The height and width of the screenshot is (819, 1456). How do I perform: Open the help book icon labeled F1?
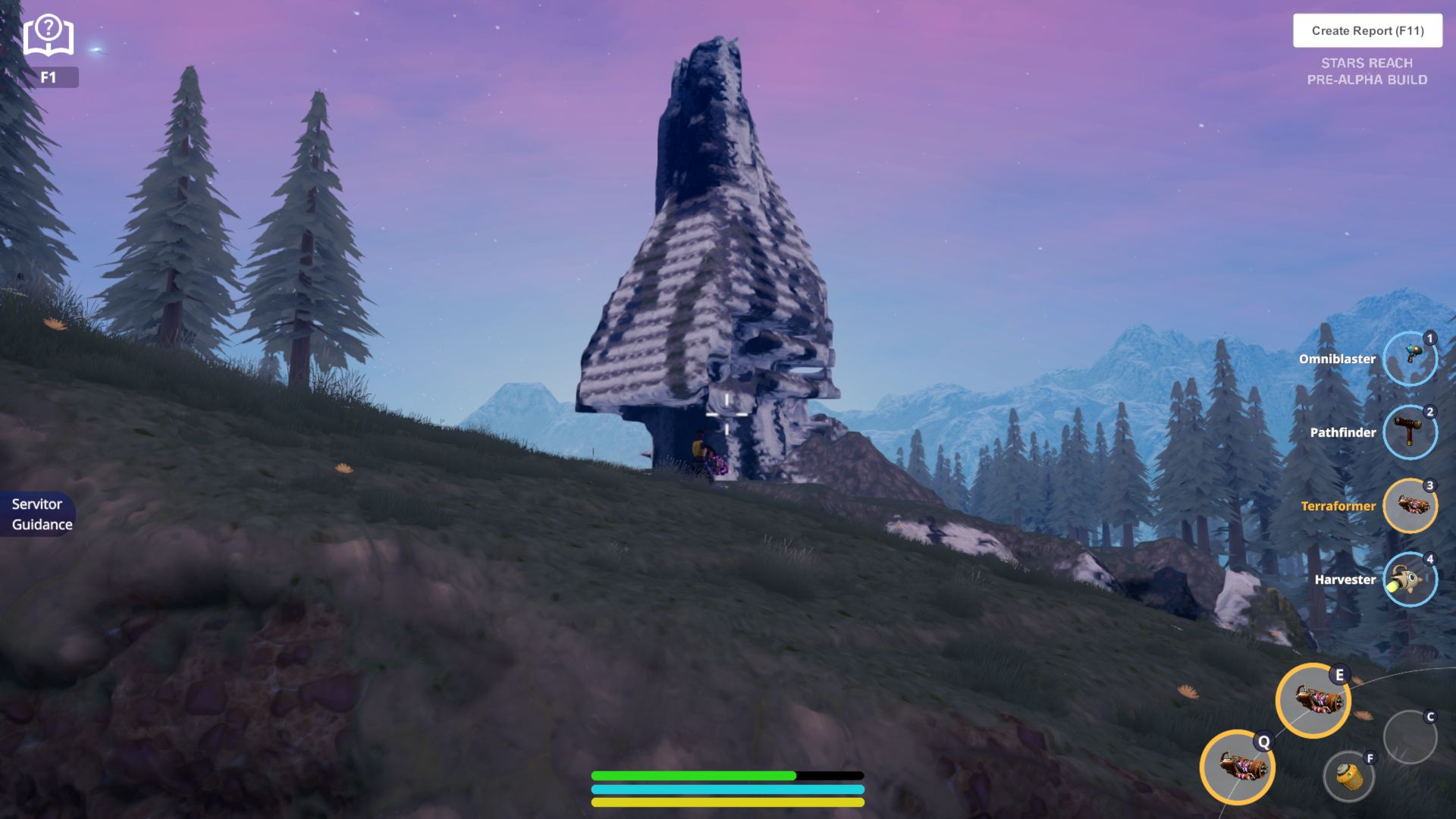(x=48, y=36)
